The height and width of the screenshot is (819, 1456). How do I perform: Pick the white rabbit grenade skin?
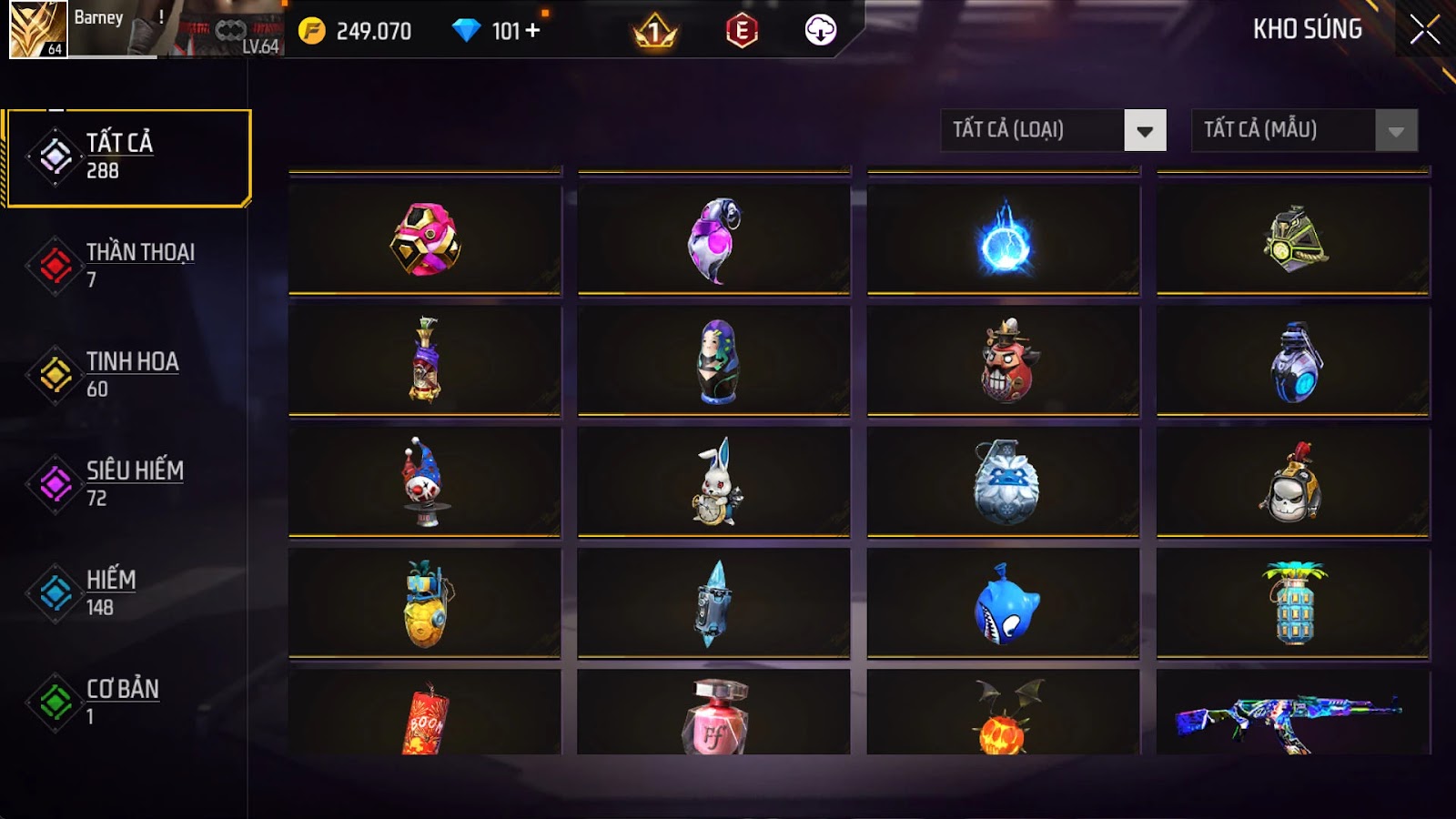coord(714,482)
